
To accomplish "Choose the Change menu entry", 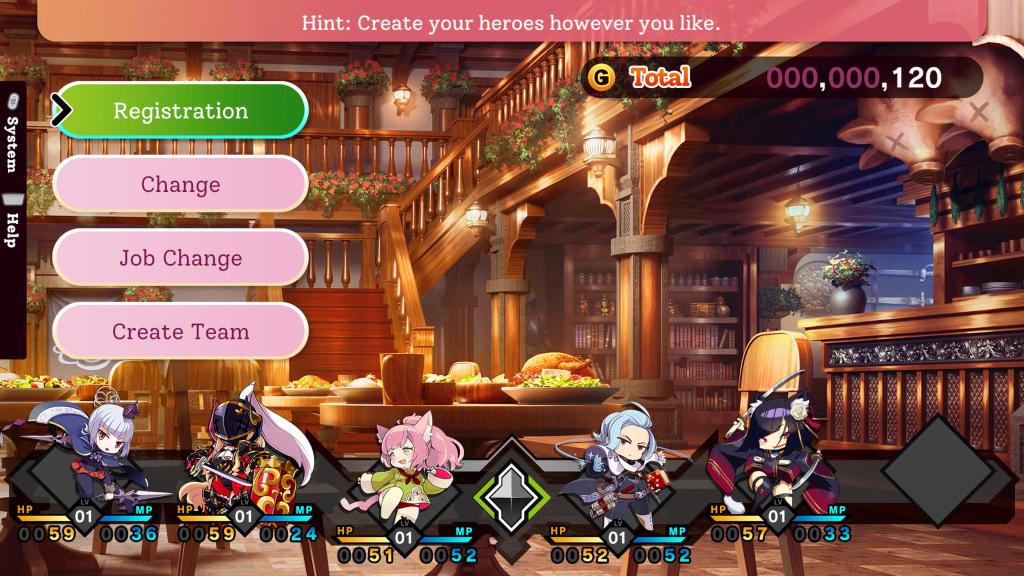I will 180,184.
